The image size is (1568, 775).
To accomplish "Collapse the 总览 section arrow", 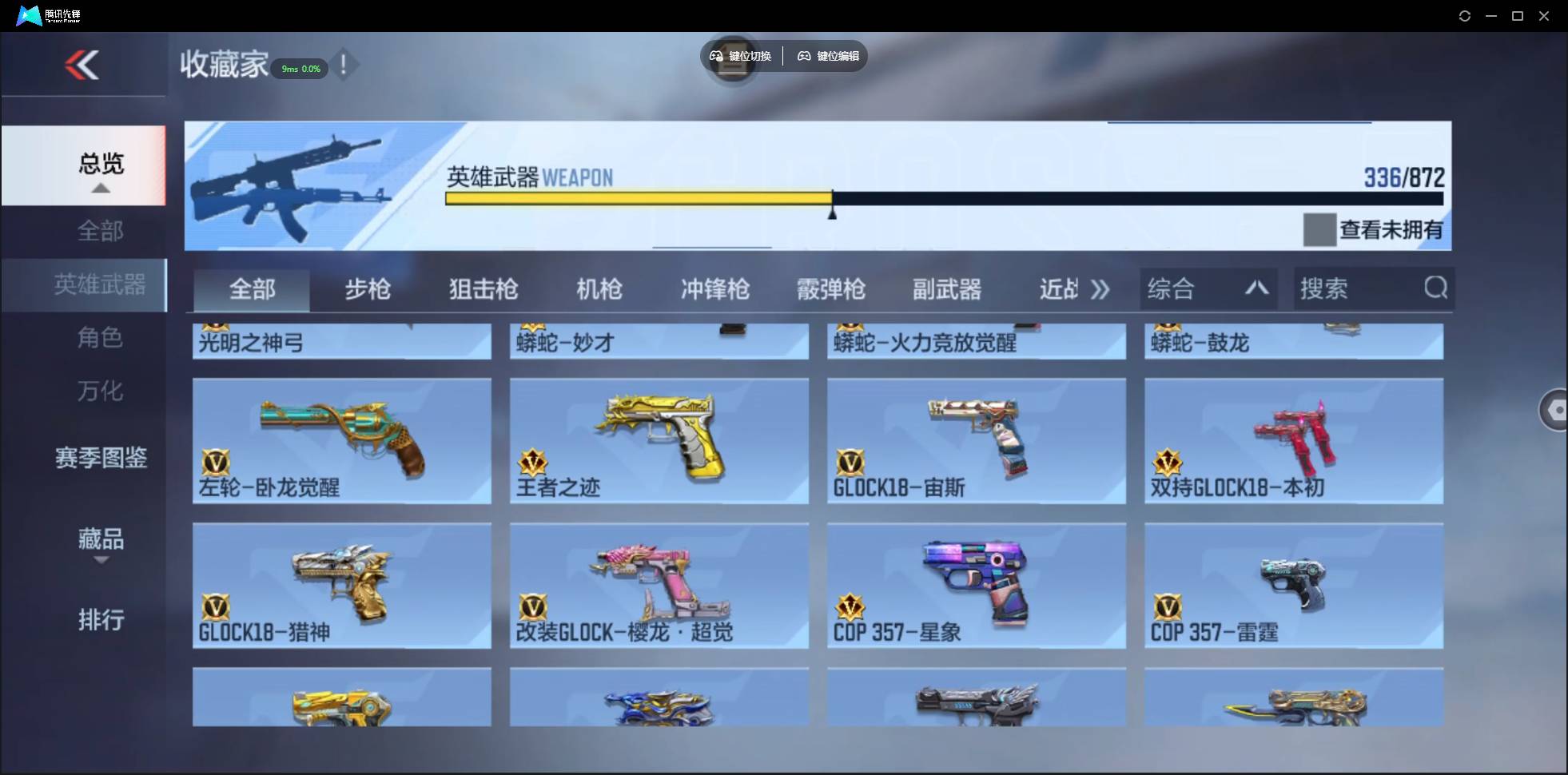I will click(x=99, y=187).
